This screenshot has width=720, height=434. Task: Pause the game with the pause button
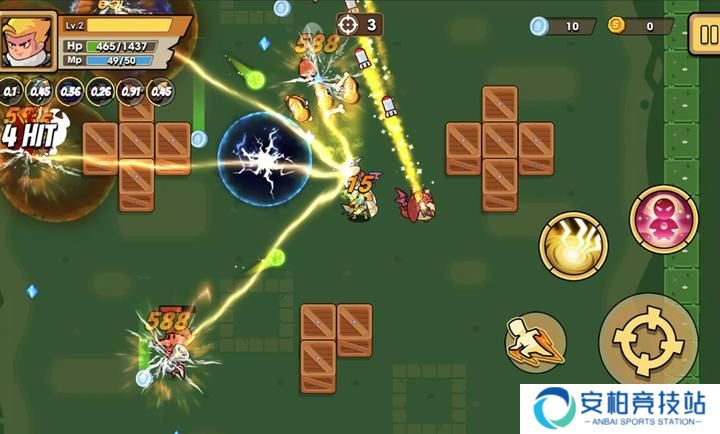[703, 34]
